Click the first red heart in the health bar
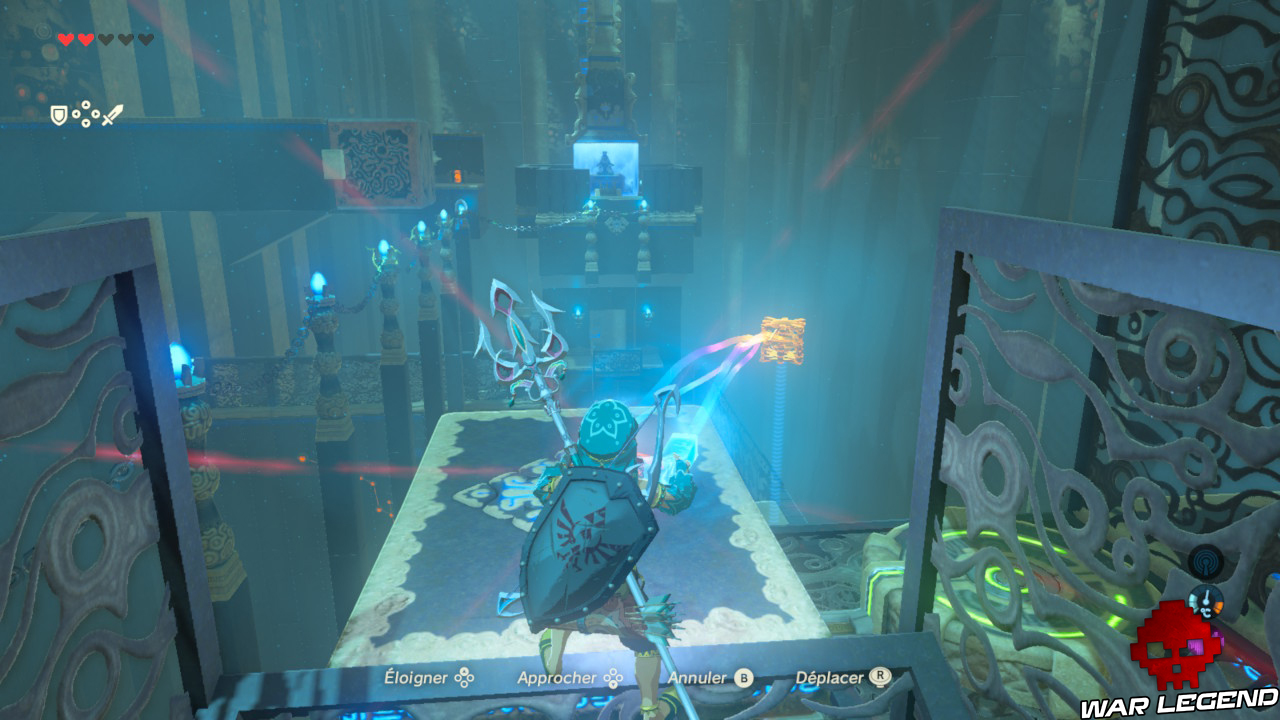The width and height of the screenshot is (1280, 720). pos(66,40)
